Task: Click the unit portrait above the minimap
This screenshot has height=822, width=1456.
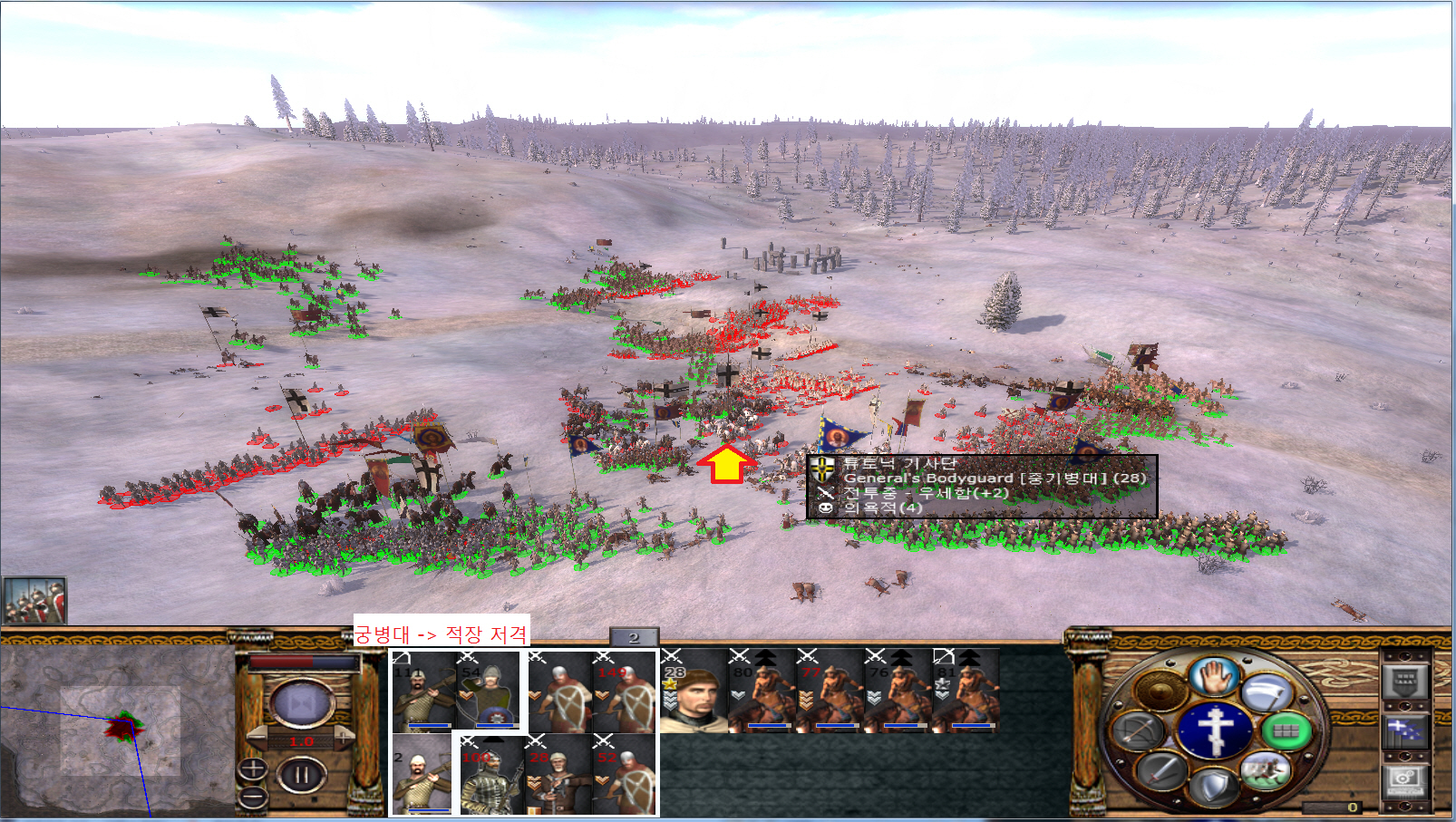Action: pos(34,601)
